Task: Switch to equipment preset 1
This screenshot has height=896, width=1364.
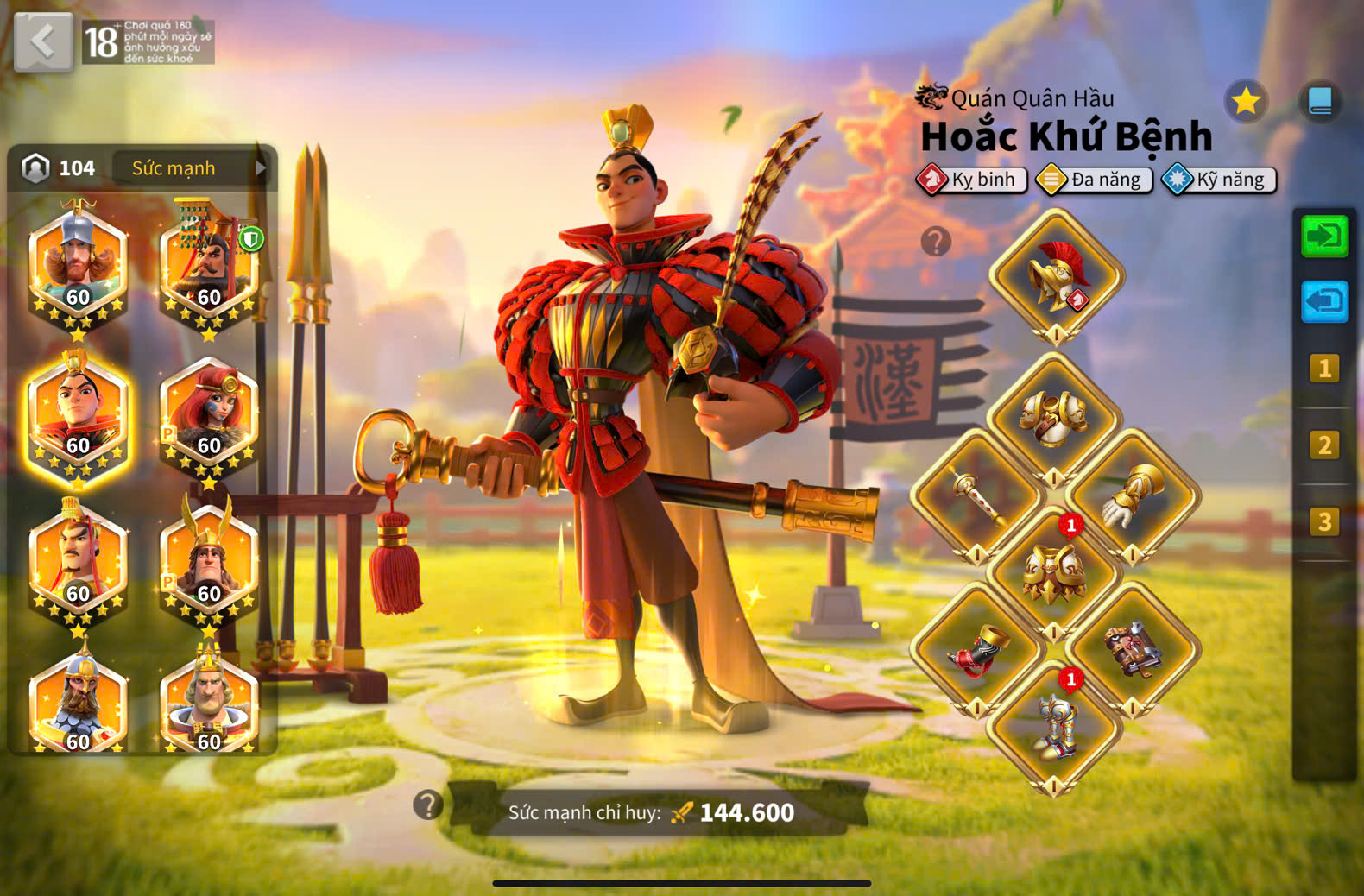Action: pos(1324,369)
